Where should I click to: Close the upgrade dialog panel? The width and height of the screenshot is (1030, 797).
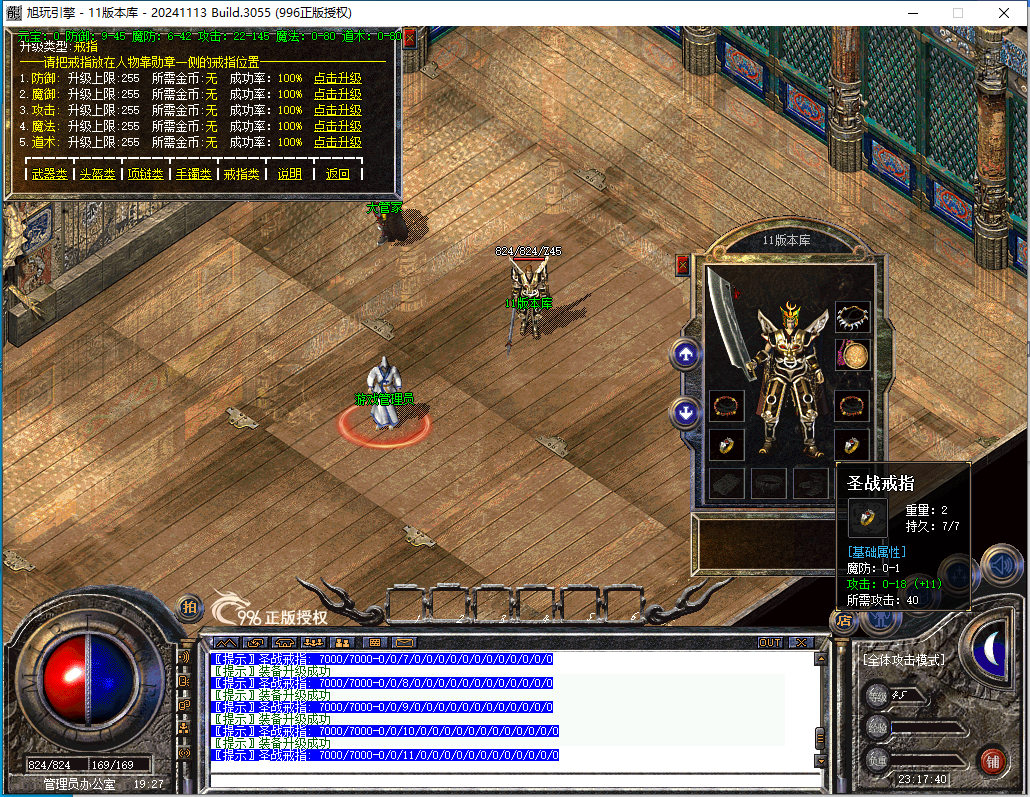pos(409,38)
